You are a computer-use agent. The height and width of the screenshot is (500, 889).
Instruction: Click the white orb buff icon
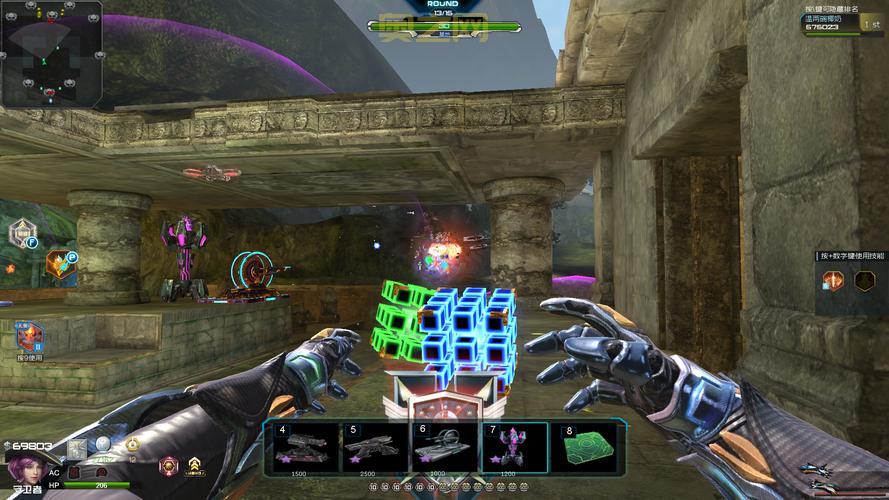click(102, 446)
